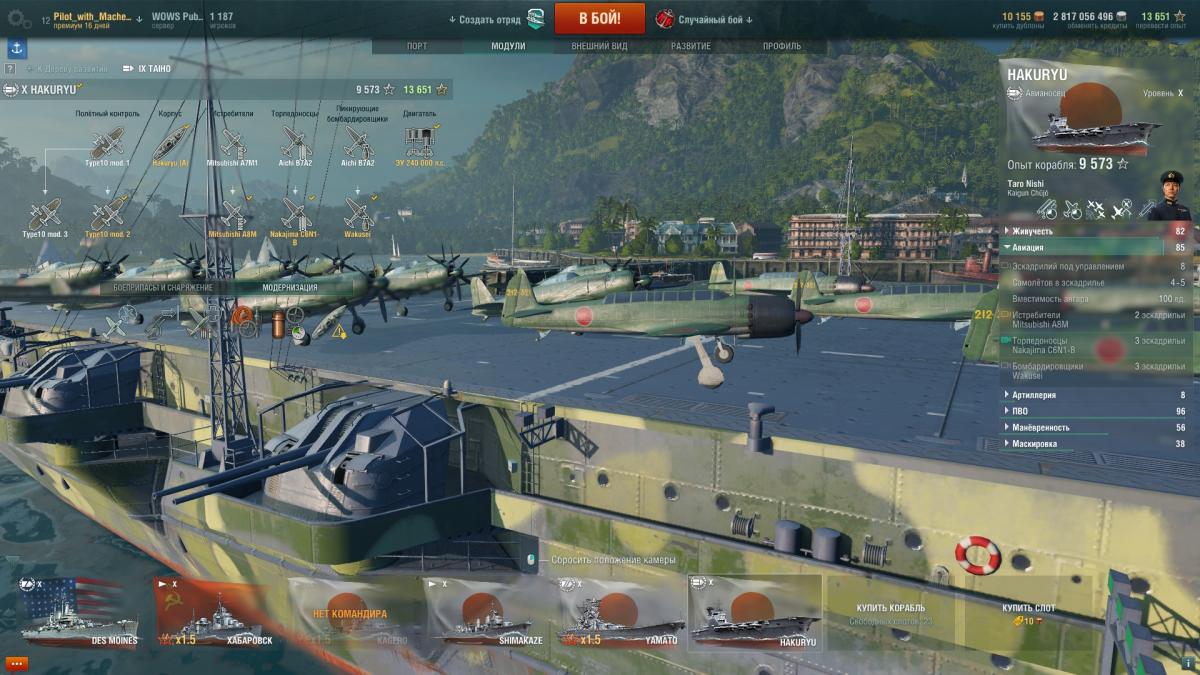Click Создать отряд to create a division
The height and width of the screenshot is (675, 1200).
coord(489,19)
